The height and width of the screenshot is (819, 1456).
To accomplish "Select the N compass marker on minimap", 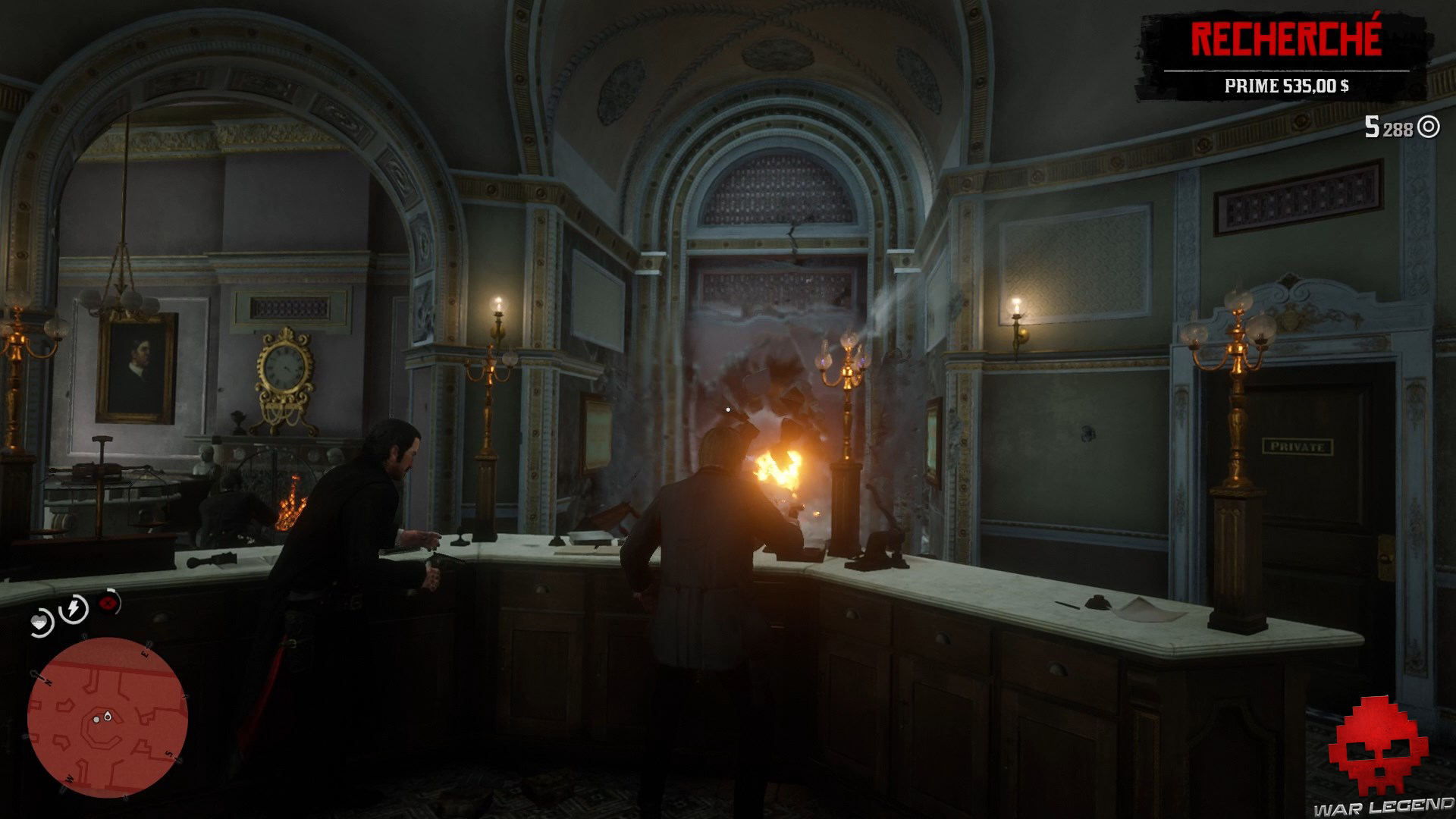I will (x=49, y=682).
